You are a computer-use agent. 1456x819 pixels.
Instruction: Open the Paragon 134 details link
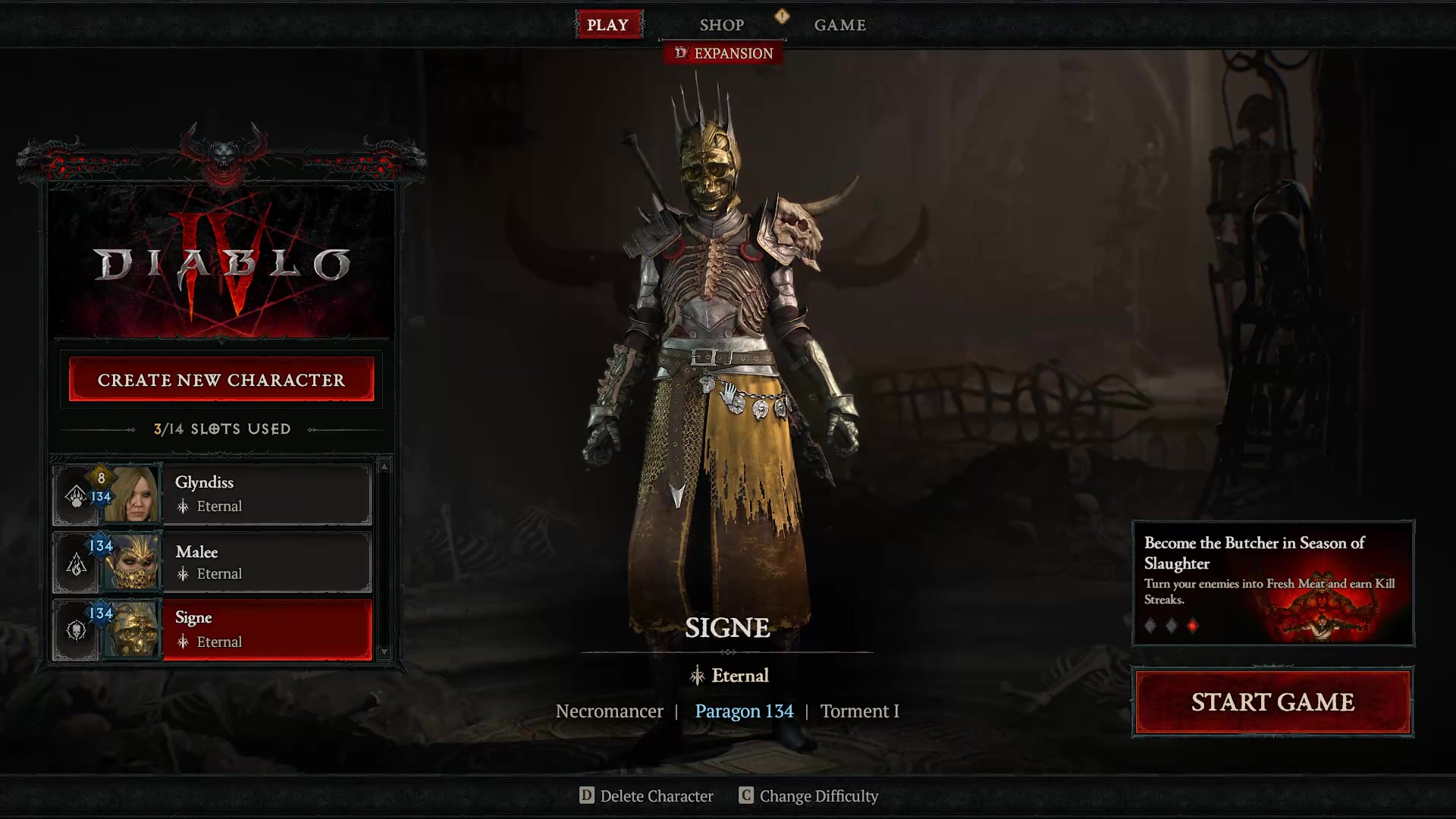[x=744, y=711]
